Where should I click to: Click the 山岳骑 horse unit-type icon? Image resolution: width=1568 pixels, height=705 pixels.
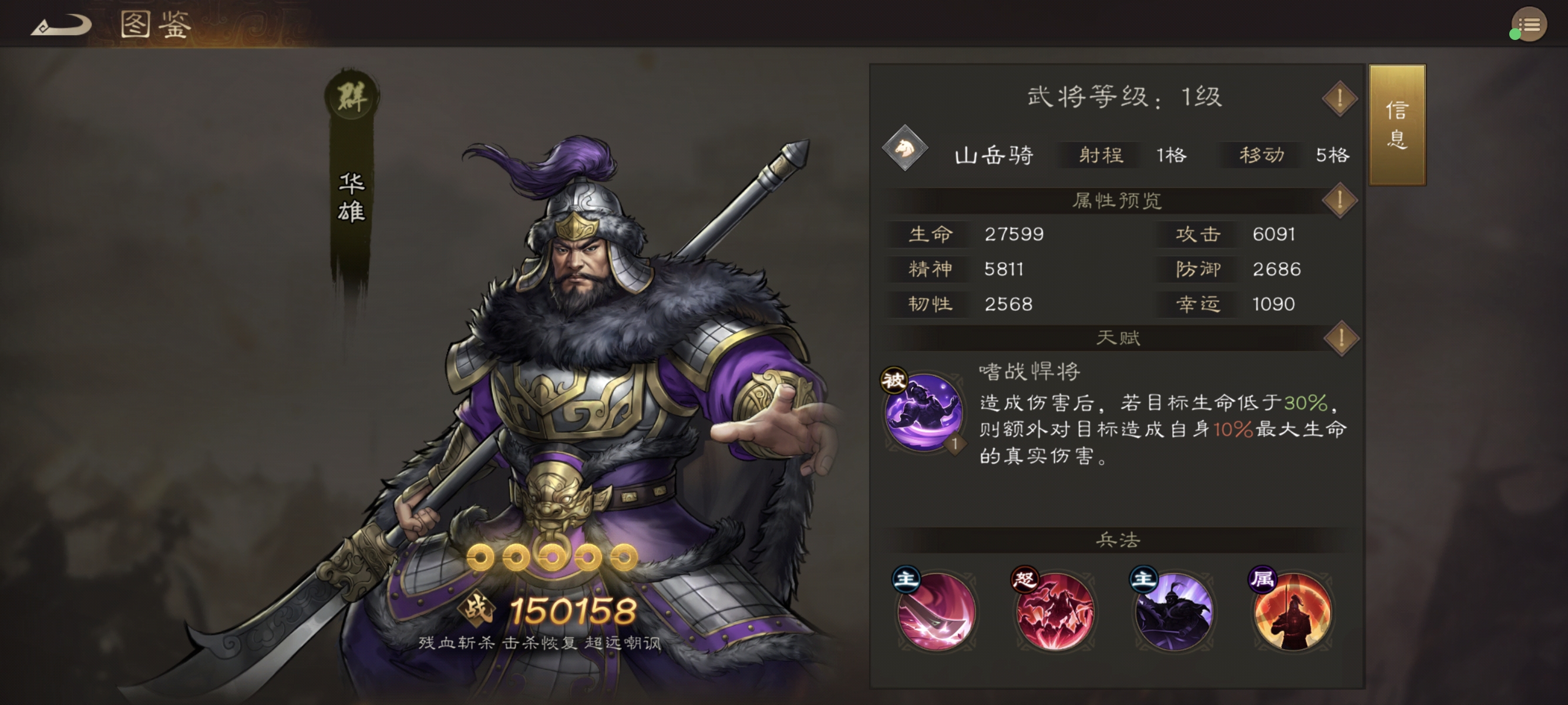[x=905, y=154]
